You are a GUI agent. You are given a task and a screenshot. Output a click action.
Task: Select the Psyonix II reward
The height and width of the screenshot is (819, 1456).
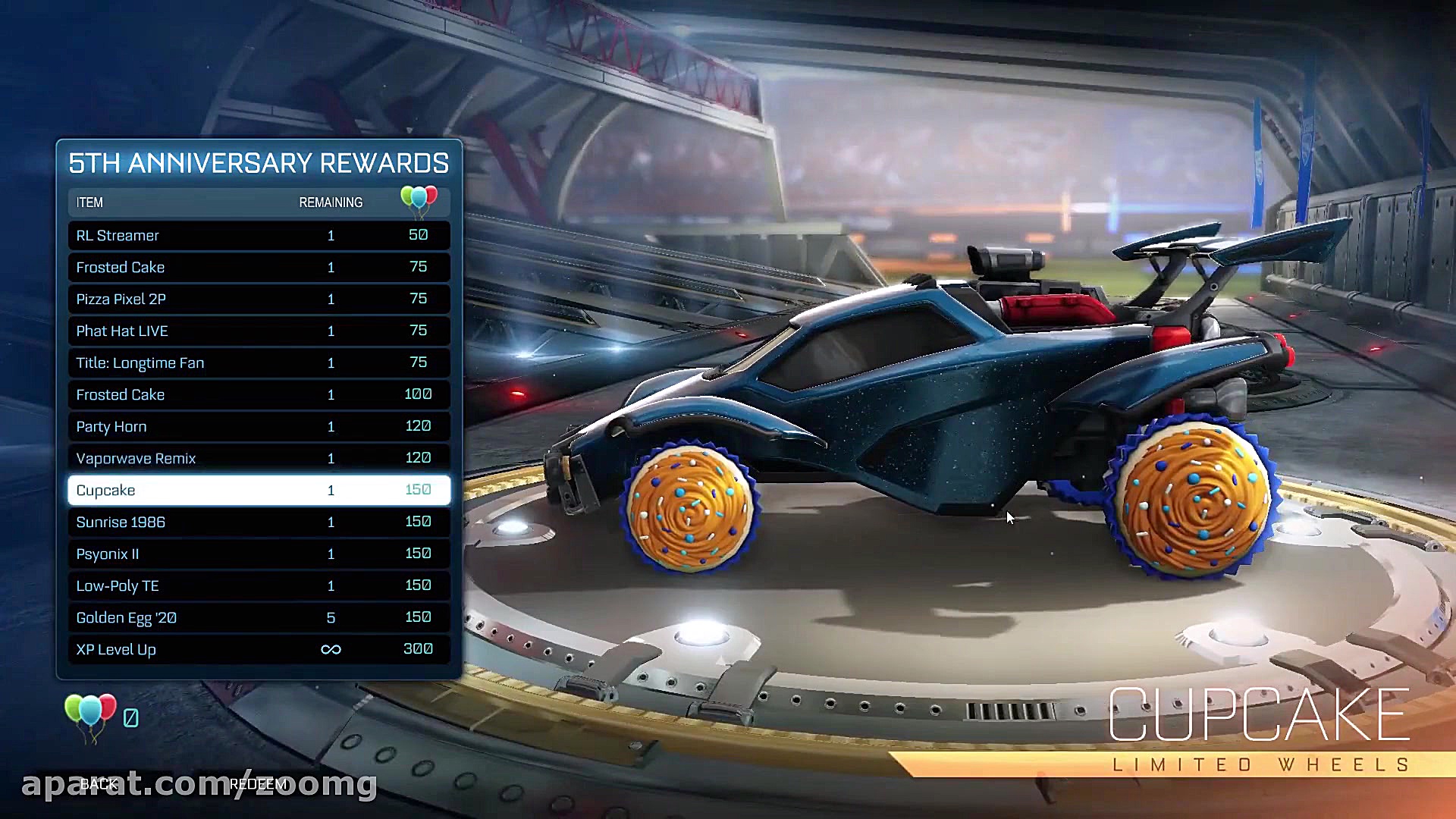pyautogui.click(x=258, y=554)
